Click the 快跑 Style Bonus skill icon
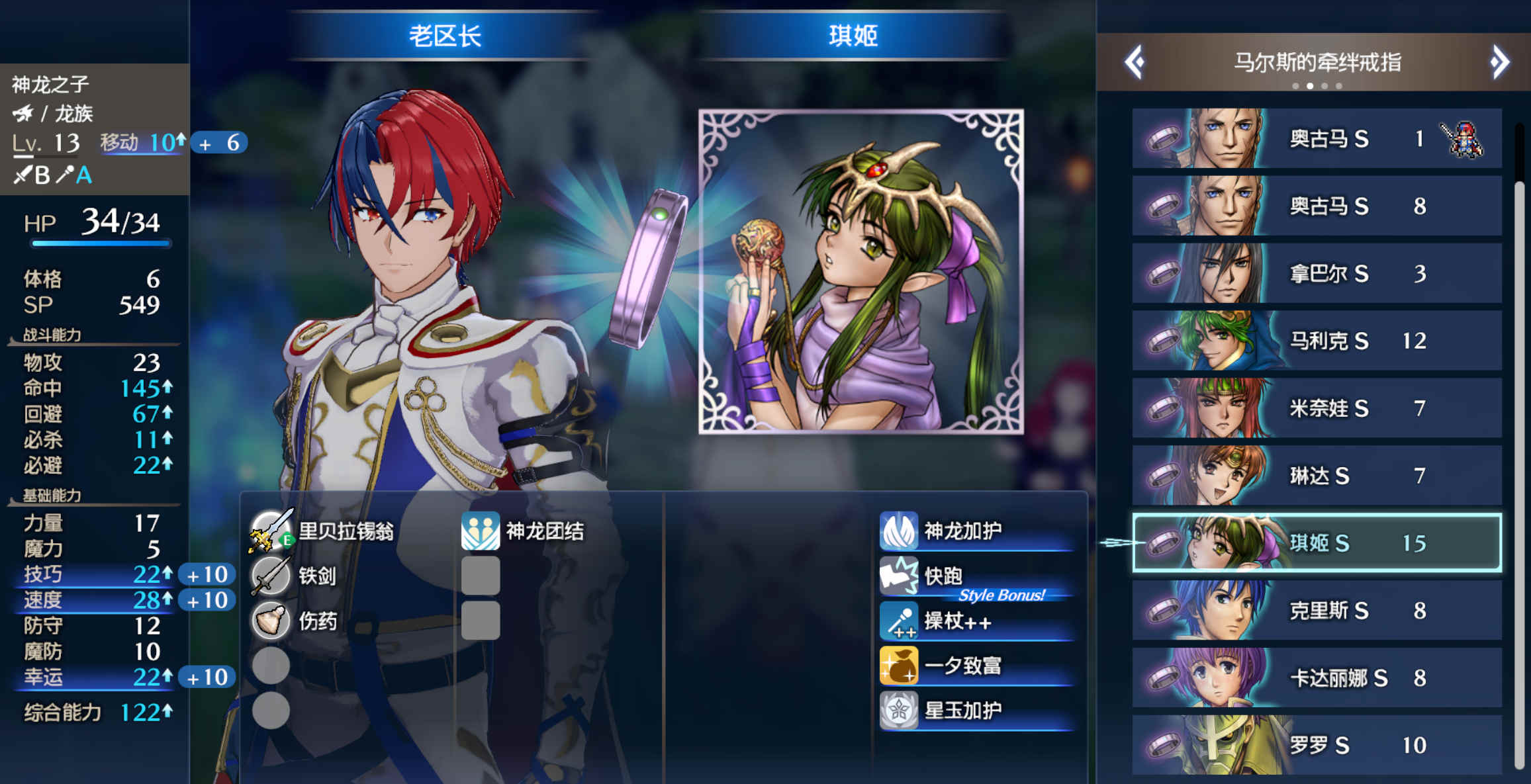Image resolution: width=1531 pixels, height=784 pixels. click(900, 575)
